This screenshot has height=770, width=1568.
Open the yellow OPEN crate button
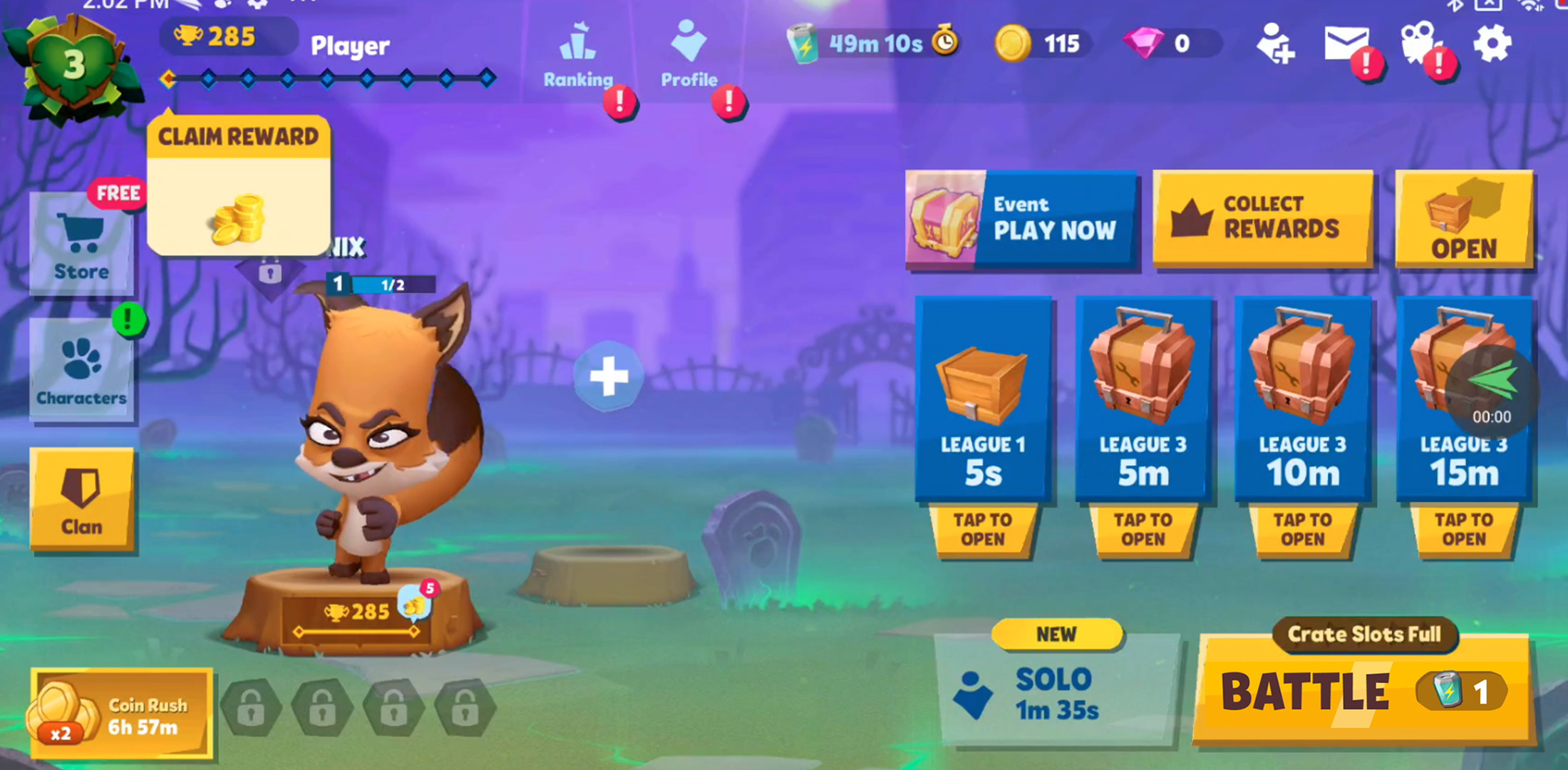click(x=1464, y=219)
